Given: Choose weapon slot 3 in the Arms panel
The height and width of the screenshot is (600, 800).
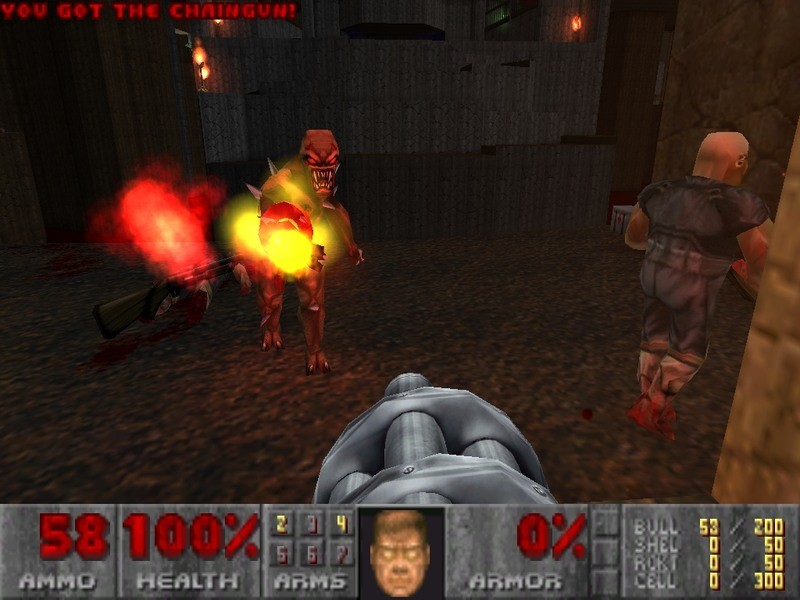Looking at the screenshot, I should (x=313, y=523).
